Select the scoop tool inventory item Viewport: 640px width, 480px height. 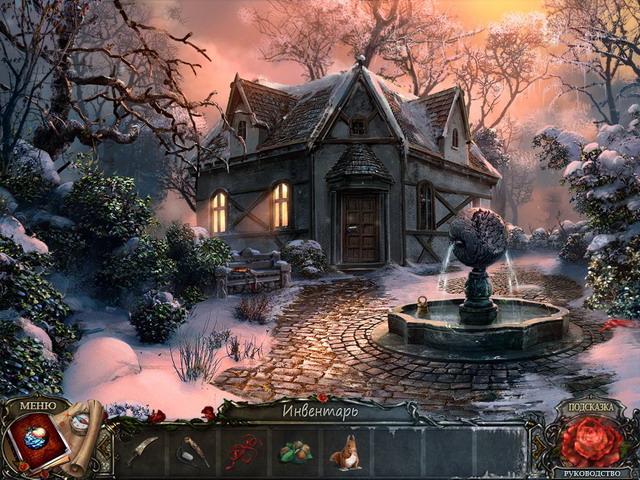[x=193, y=451]
